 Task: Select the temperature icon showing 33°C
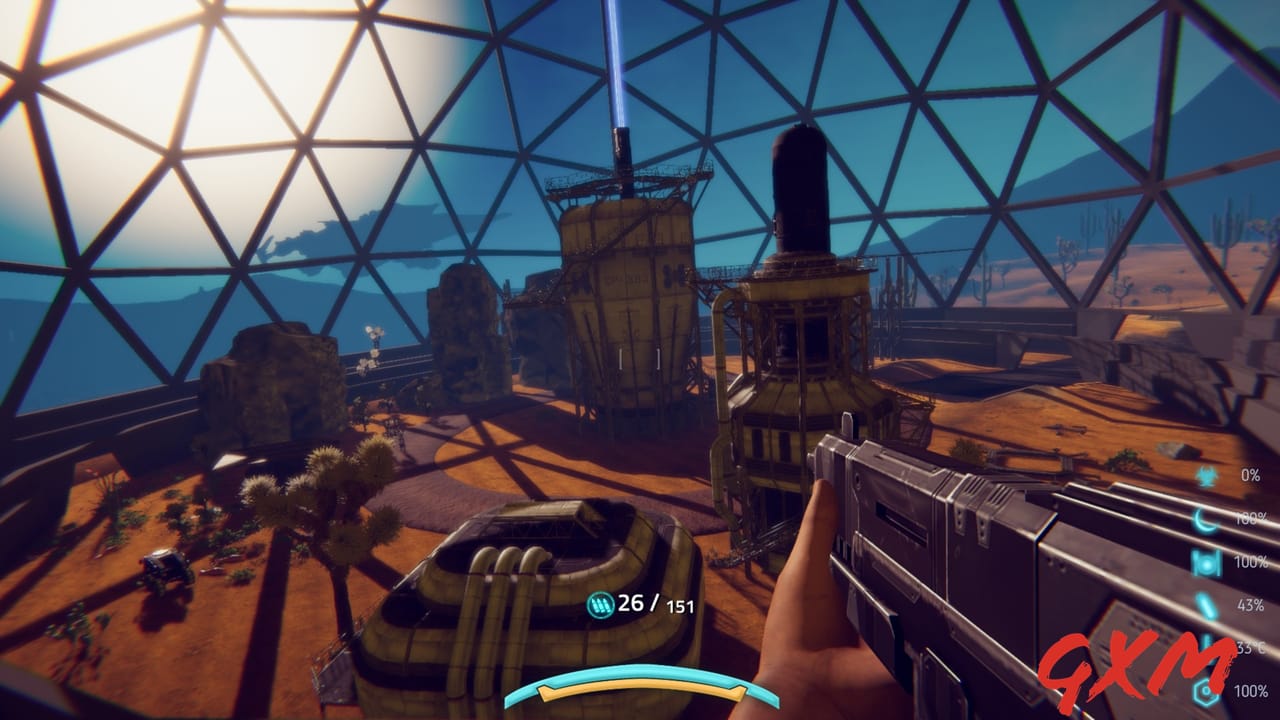1204,648
